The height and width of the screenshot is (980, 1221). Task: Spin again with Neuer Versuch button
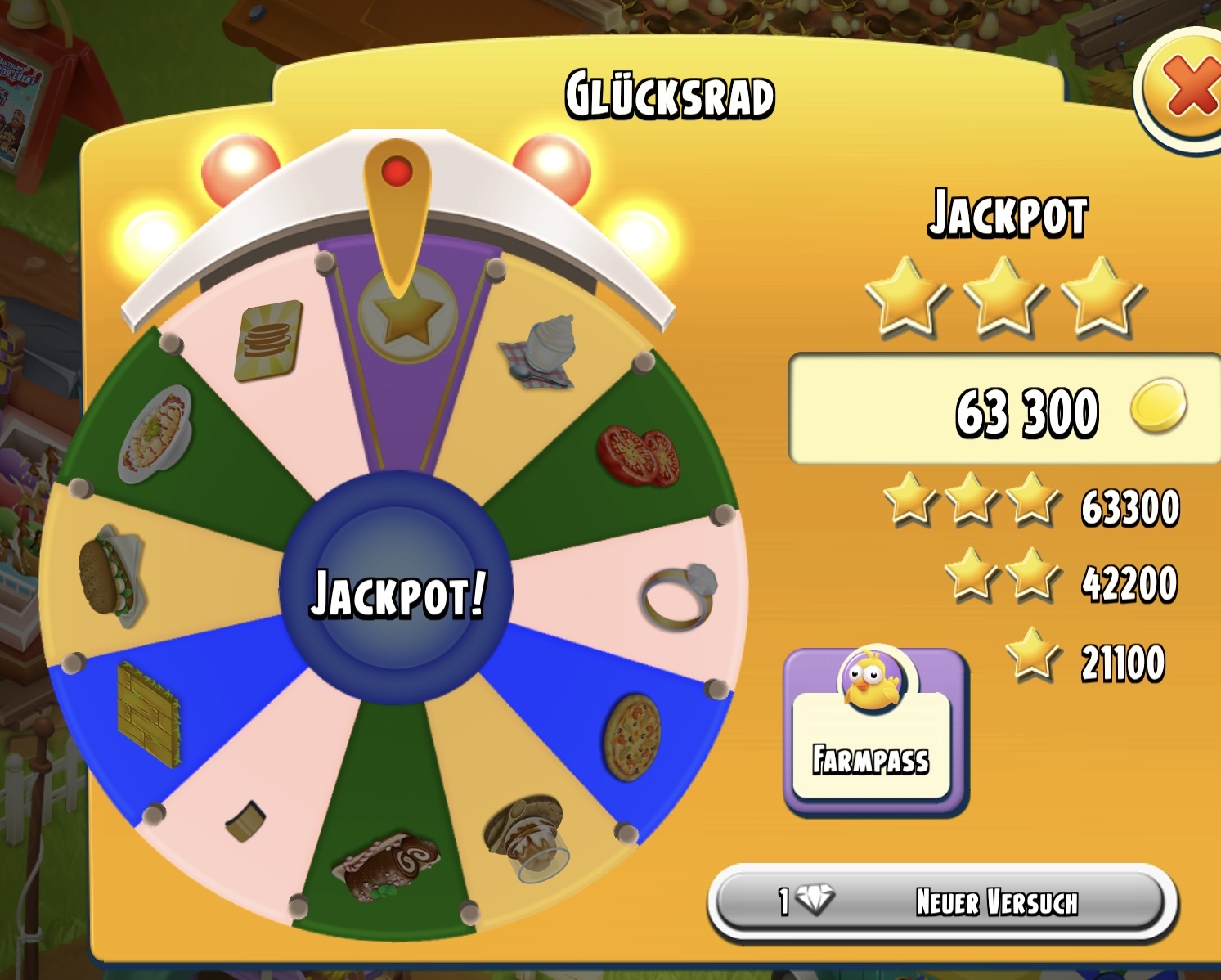point(942,902)
